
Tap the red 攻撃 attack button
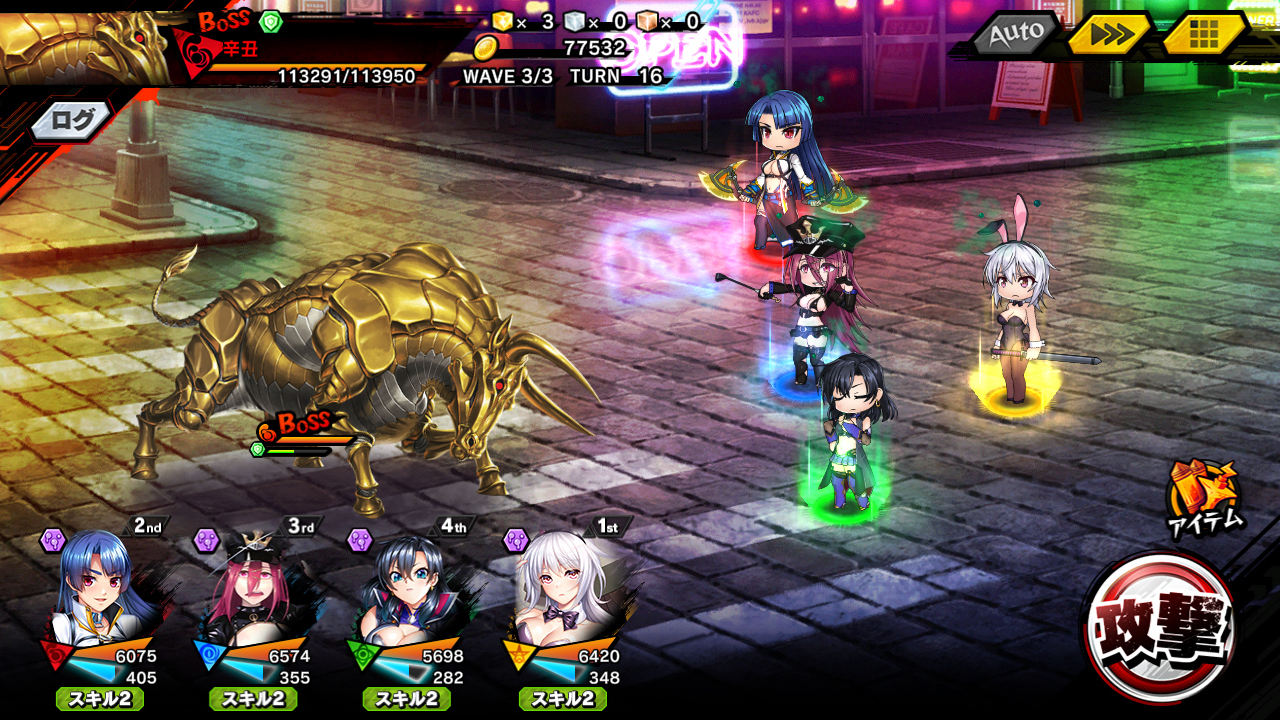pyautogui.click(x=1163, y=628)
